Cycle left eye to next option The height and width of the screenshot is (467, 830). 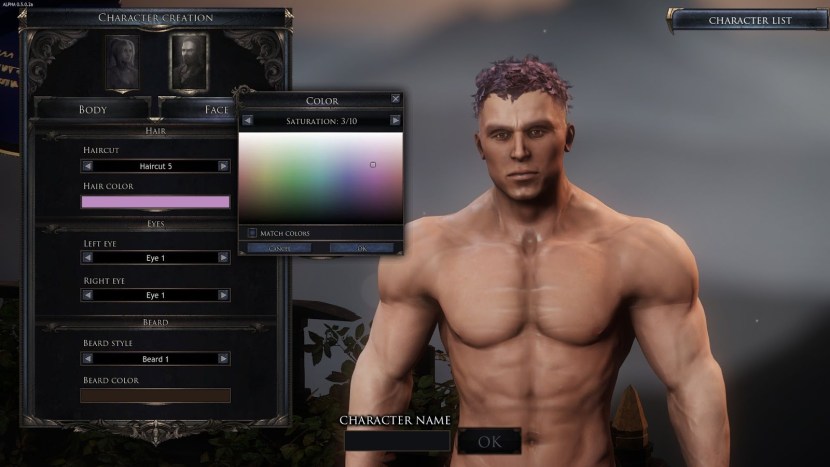pos(223,258)
